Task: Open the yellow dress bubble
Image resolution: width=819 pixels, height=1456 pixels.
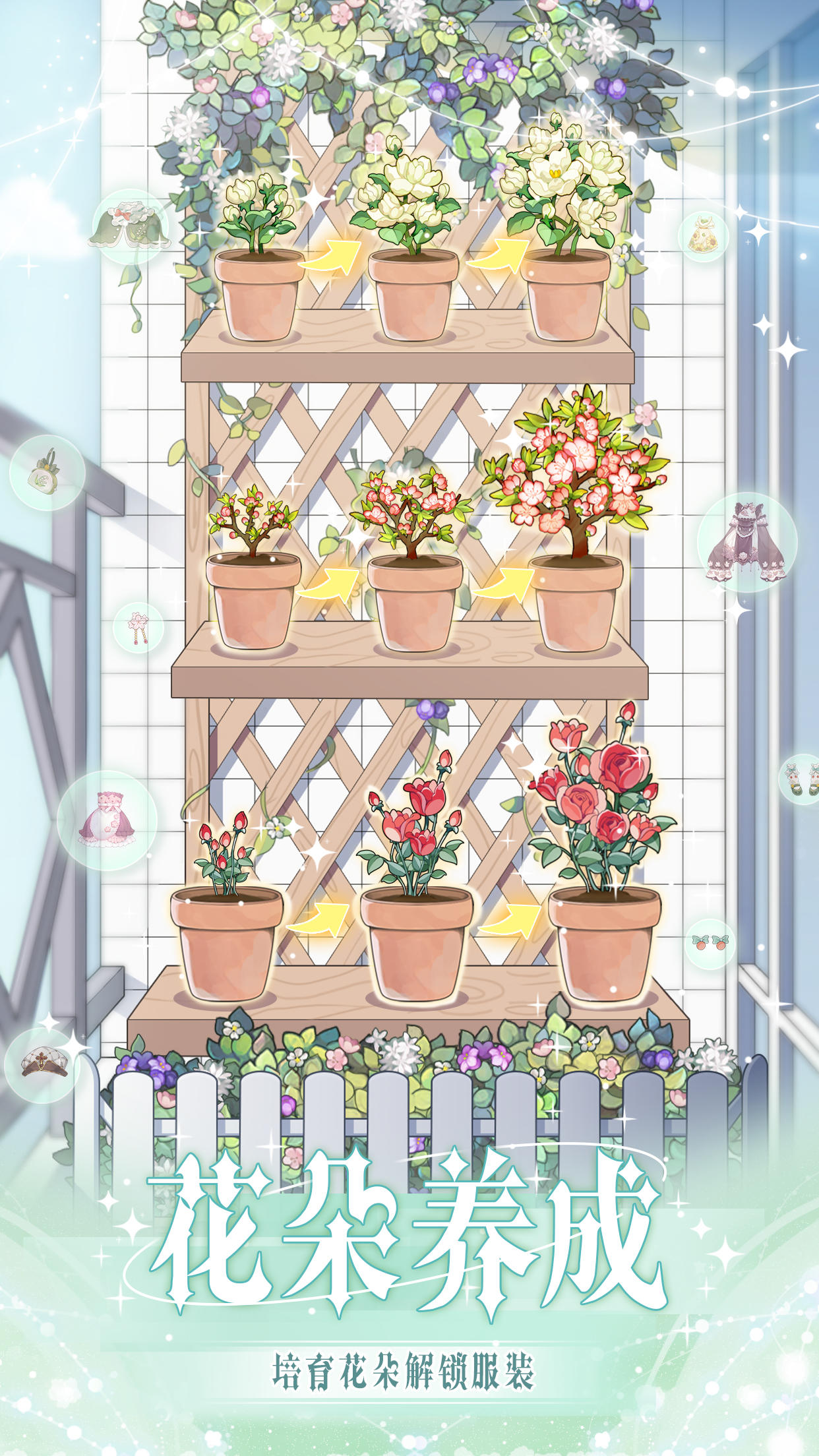Action: (704, 237)
